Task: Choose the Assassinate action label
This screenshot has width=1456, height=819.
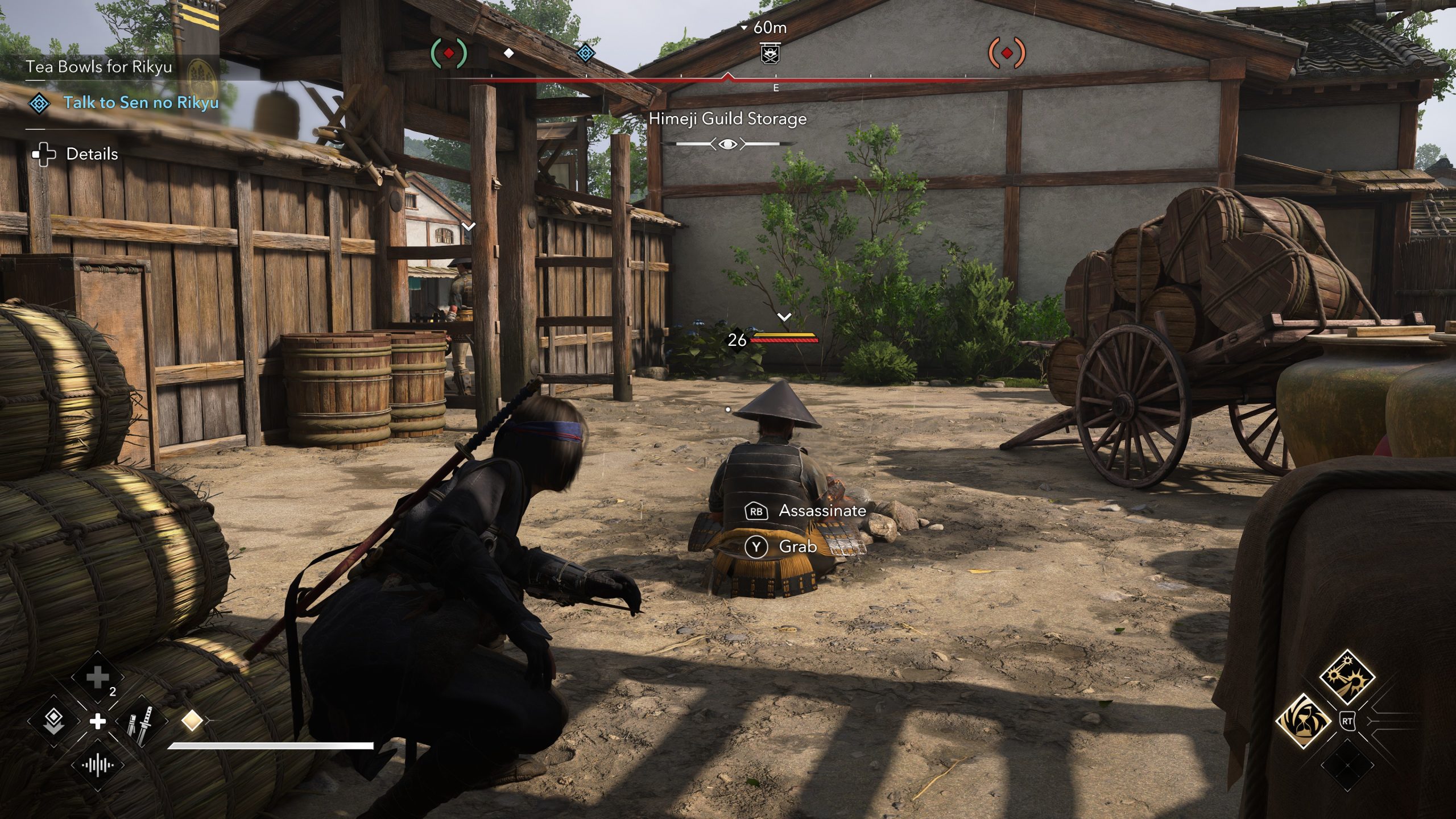Action: [x=822, y=511]
